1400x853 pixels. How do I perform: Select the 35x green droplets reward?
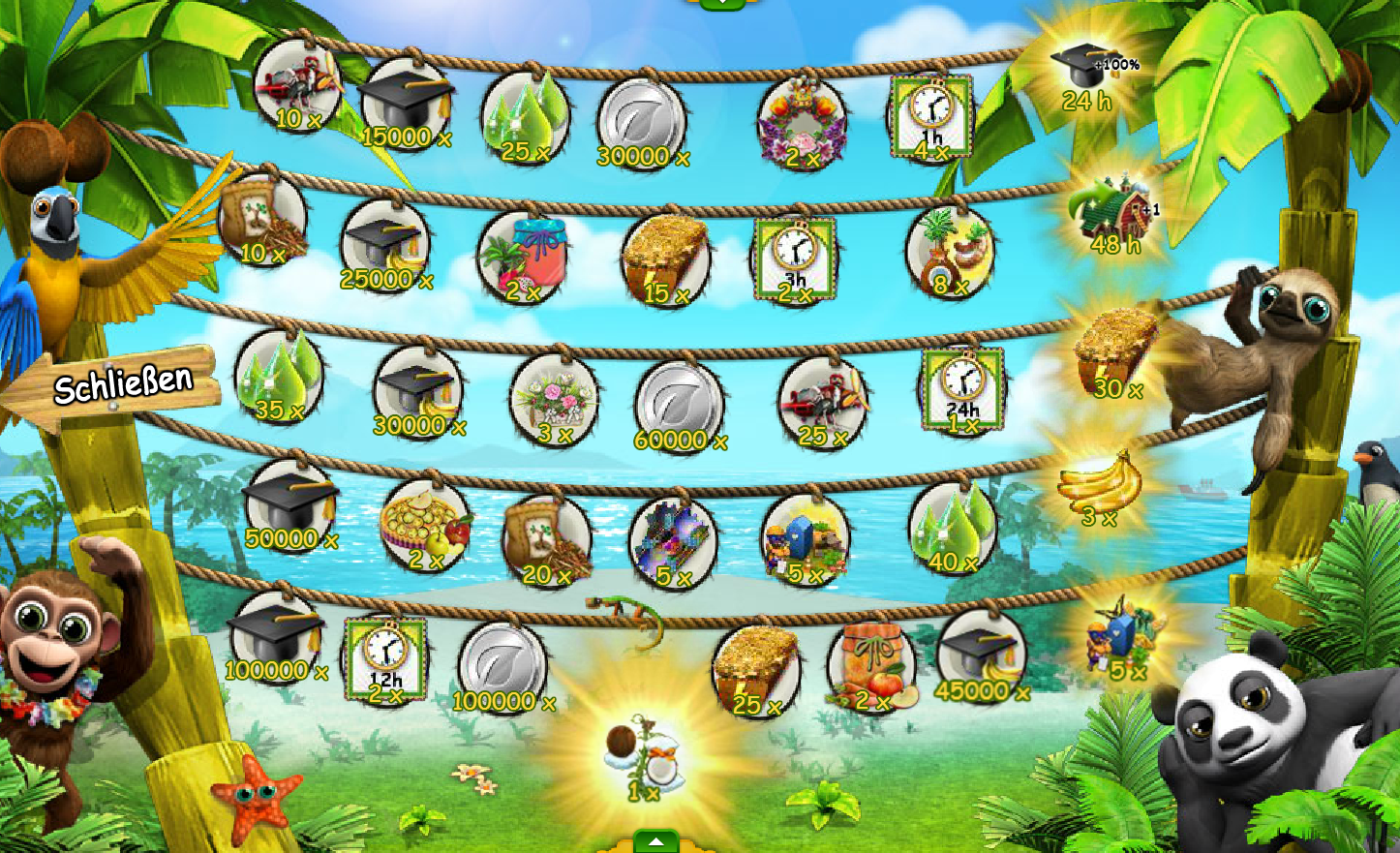pyautogui.click(x=280, y=378)
